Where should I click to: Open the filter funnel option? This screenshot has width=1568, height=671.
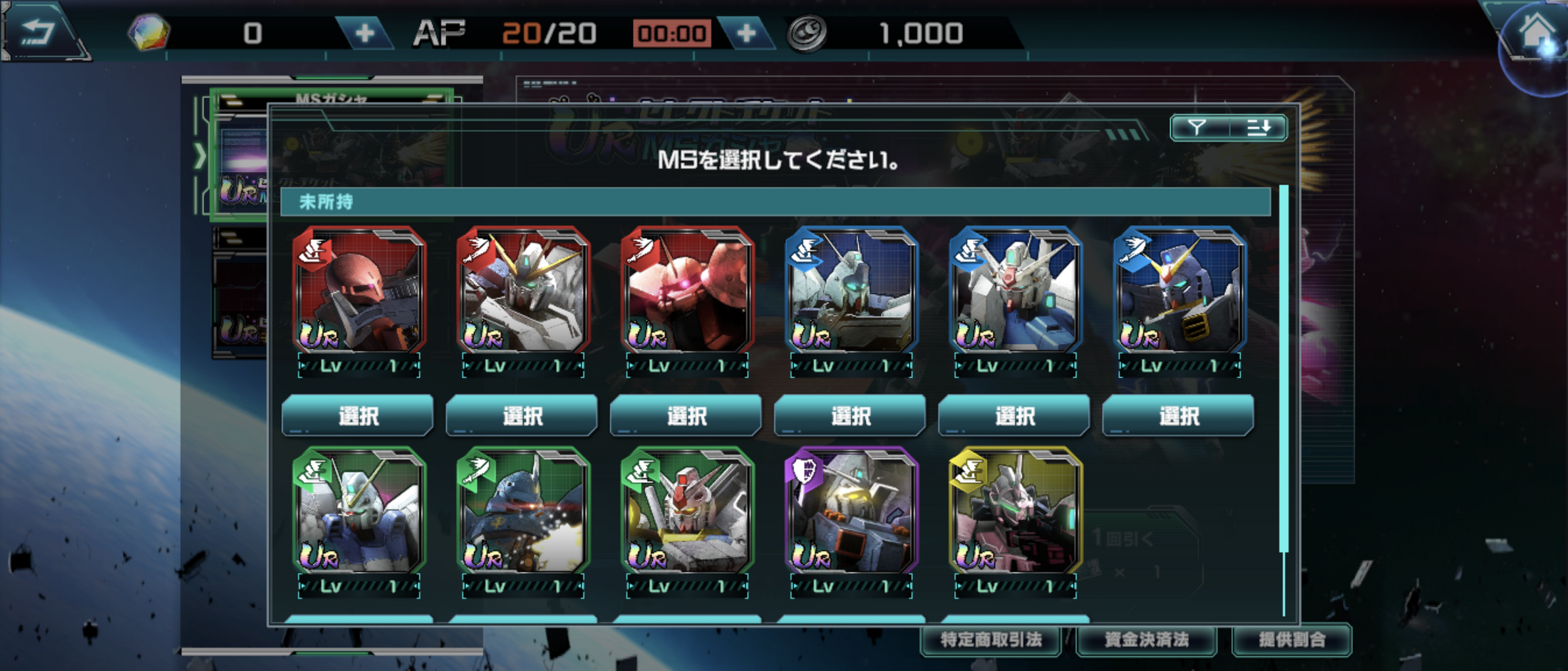pyautogui.click(x=1198, y=128)
